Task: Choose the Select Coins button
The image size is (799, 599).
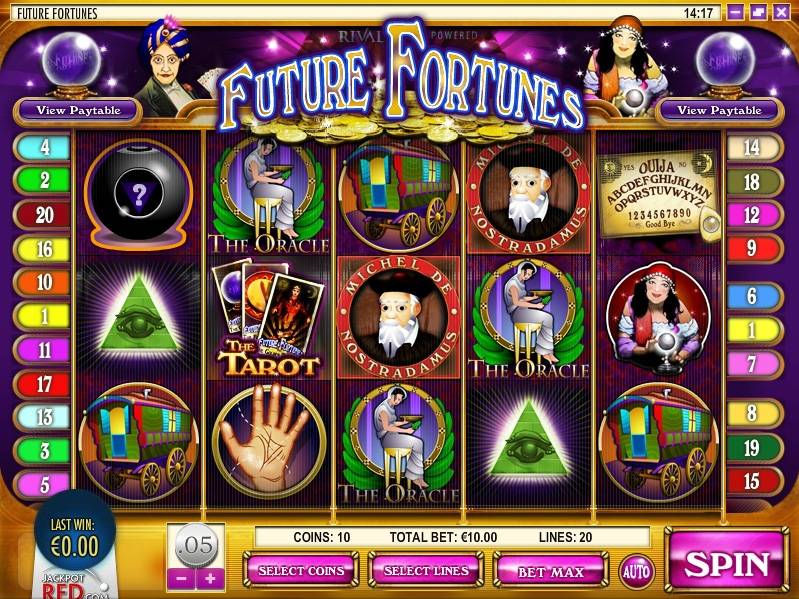Action: coord(302,571)
